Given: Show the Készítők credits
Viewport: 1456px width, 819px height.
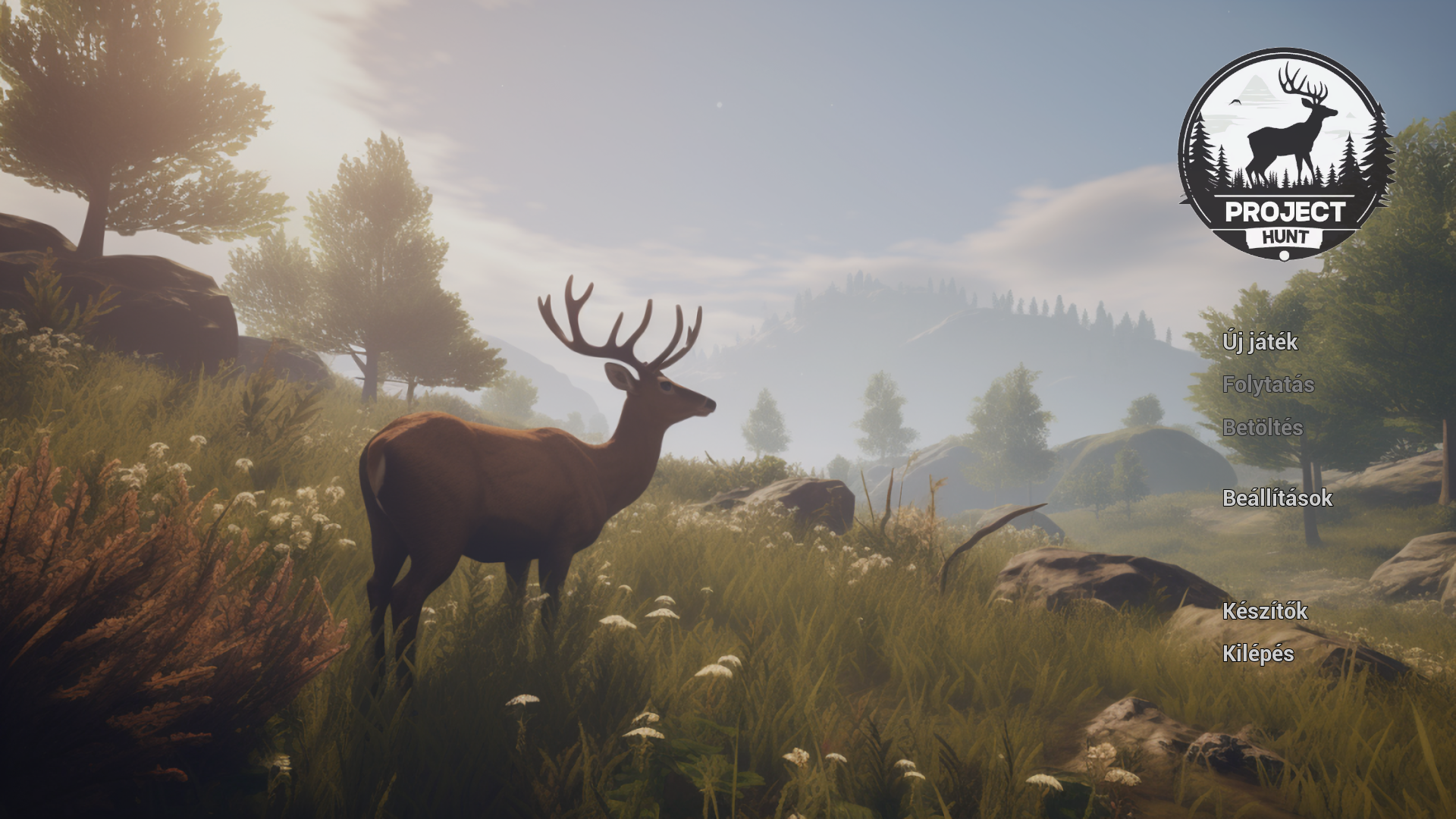Looking at the screenshot, I should tap(1264, 611).
